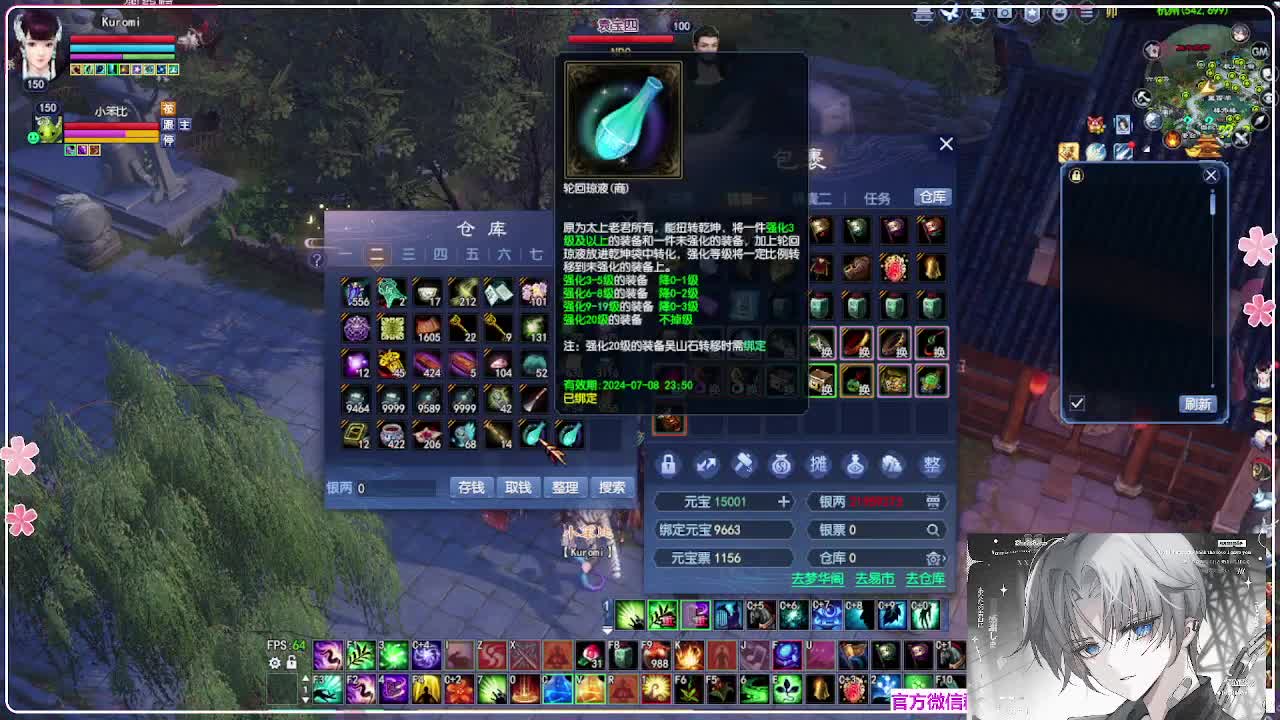Click the camera icon in the top toolbar
The width and height of the screenshot is (1280, 720).
coord(1004,14)
